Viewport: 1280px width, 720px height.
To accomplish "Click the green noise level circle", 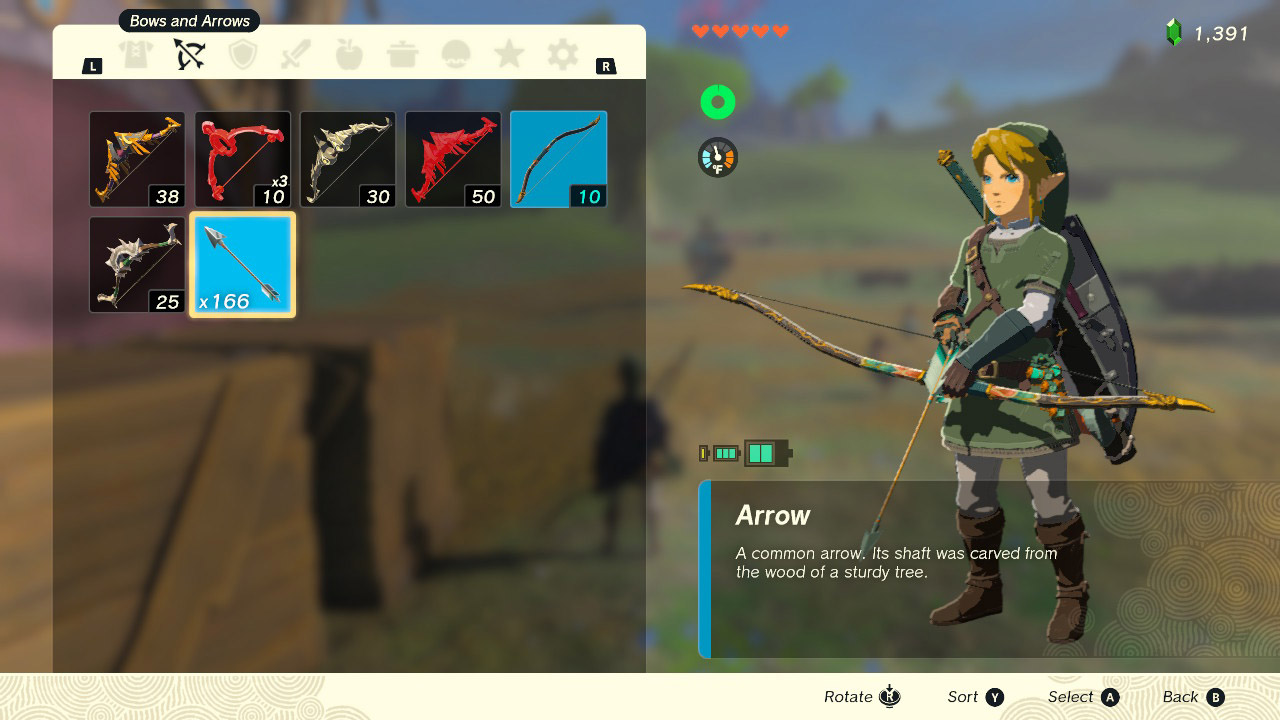I will tap(718, 101).
